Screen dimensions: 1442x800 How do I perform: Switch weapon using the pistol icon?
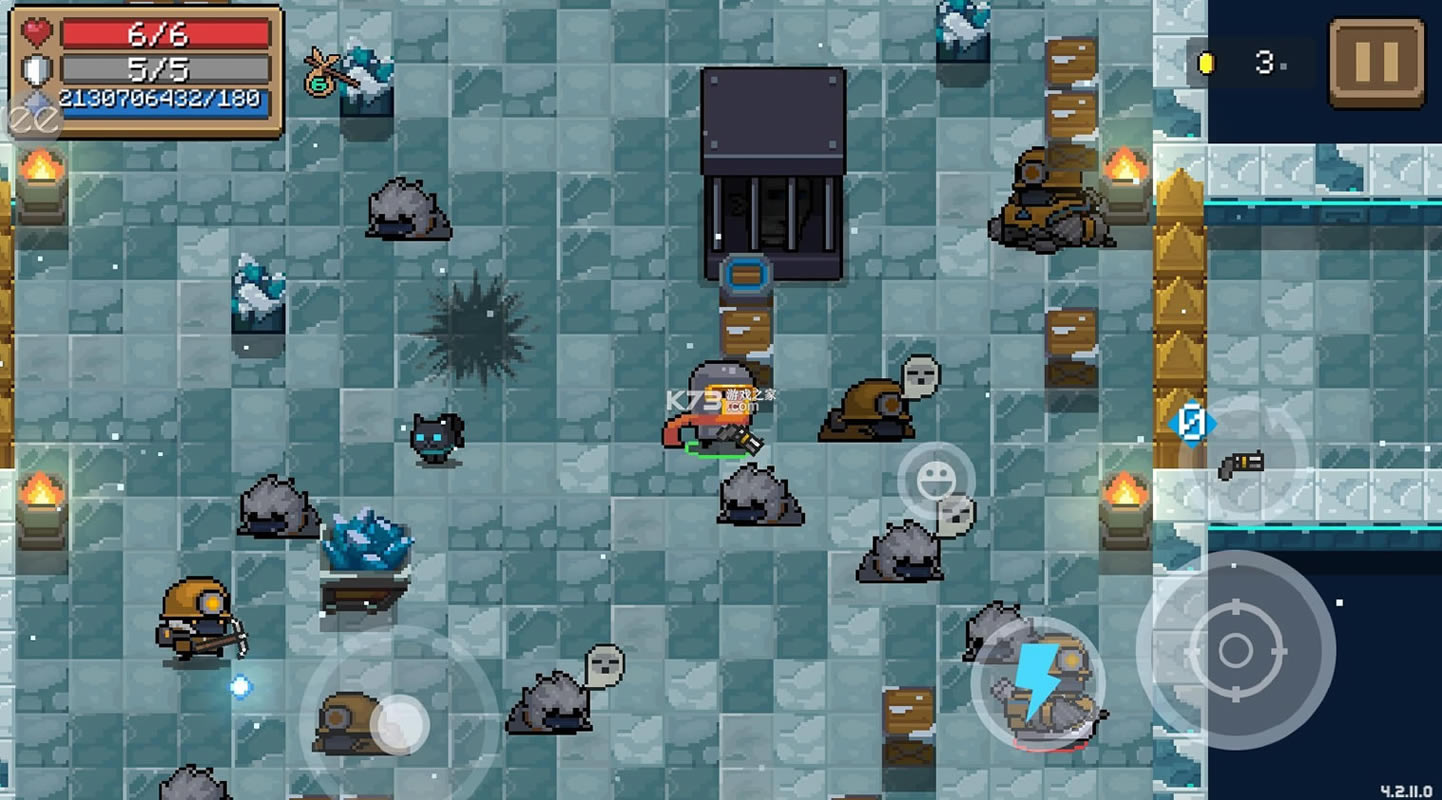1243,462
